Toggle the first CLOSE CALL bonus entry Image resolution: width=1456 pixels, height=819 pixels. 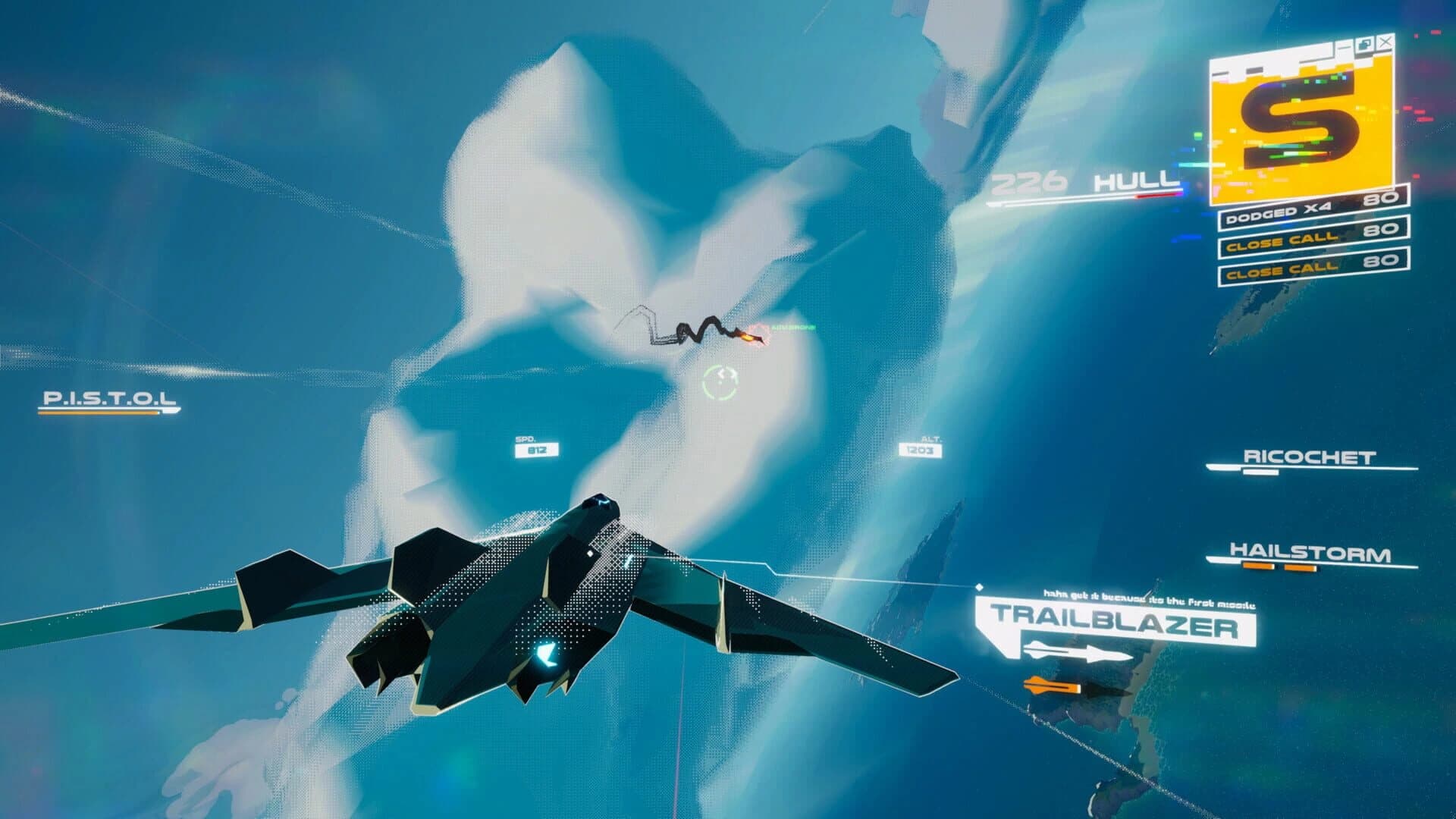point(1312,243)
